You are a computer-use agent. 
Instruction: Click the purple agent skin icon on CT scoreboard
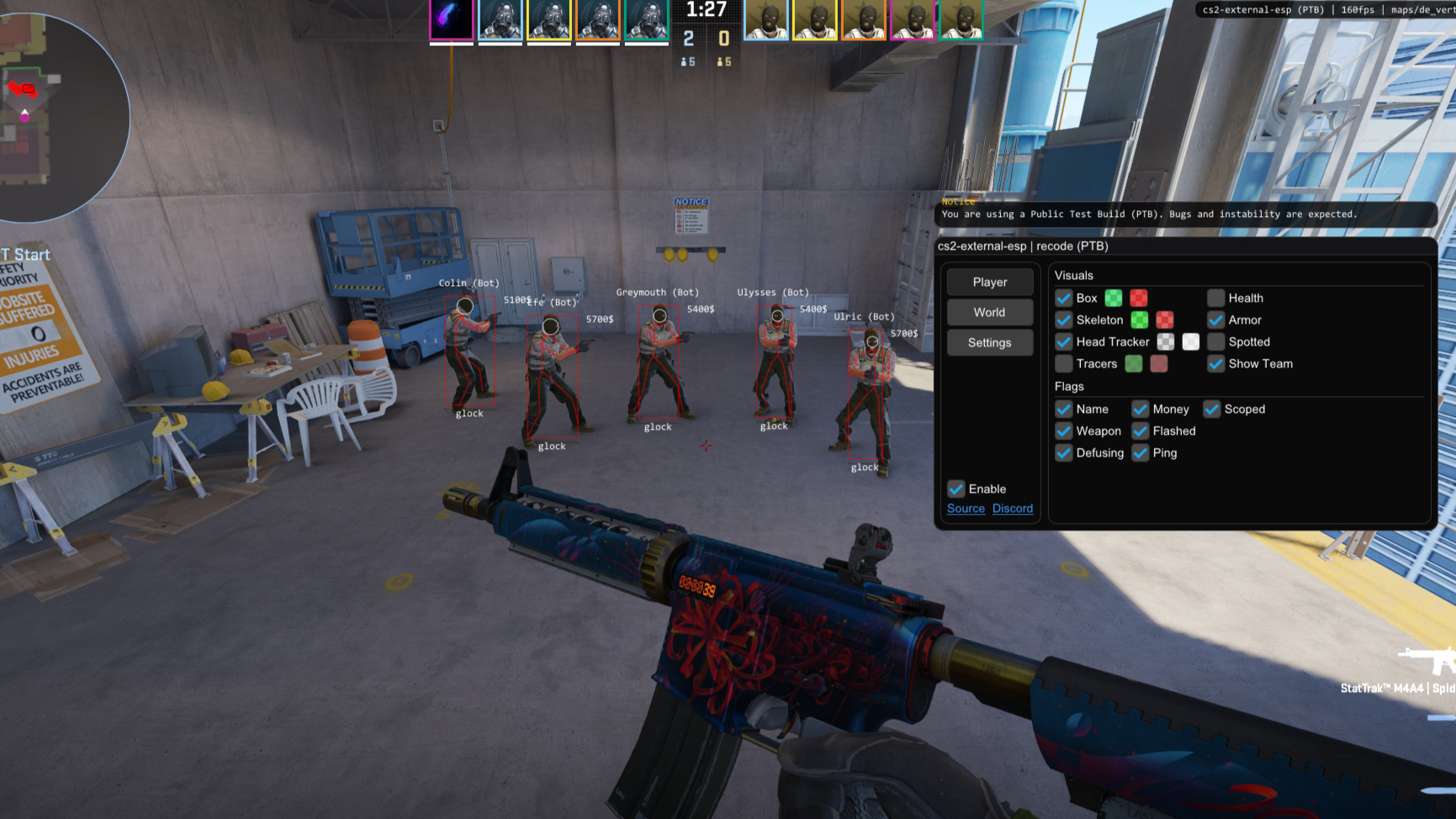(452, 18)
